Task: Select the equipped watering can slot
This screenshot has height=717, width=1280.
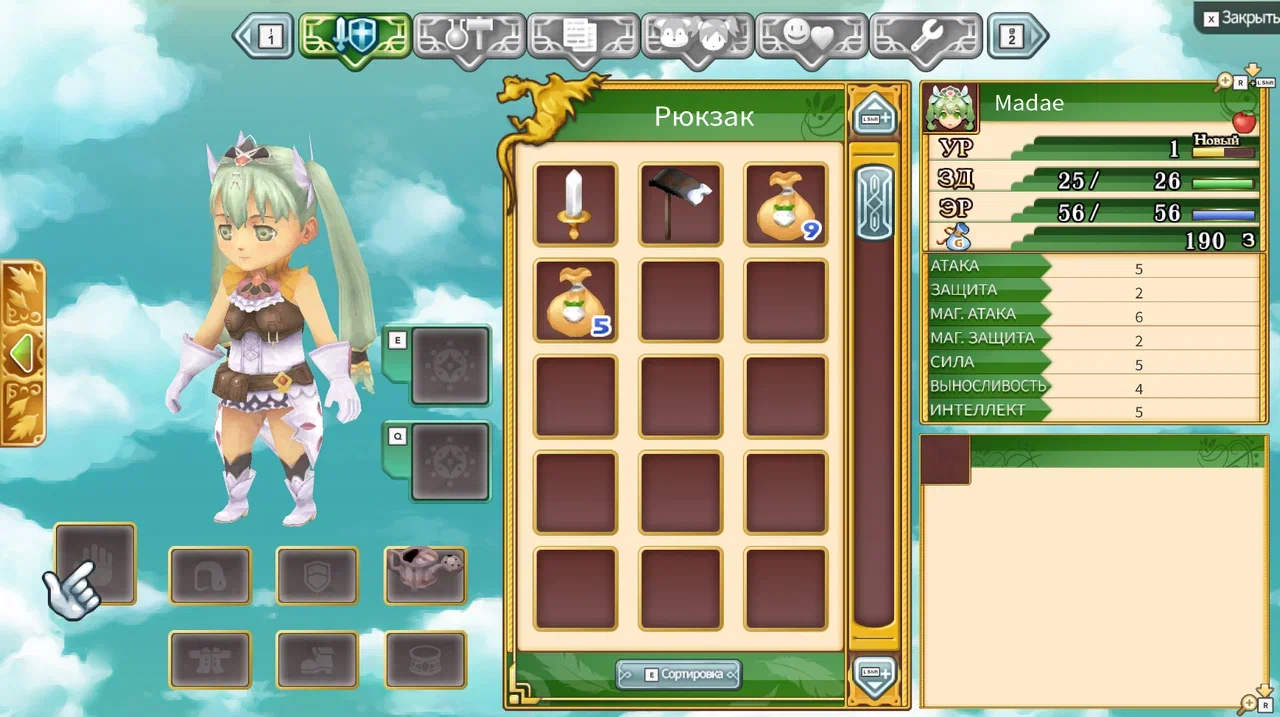Action: coord(425,575)
